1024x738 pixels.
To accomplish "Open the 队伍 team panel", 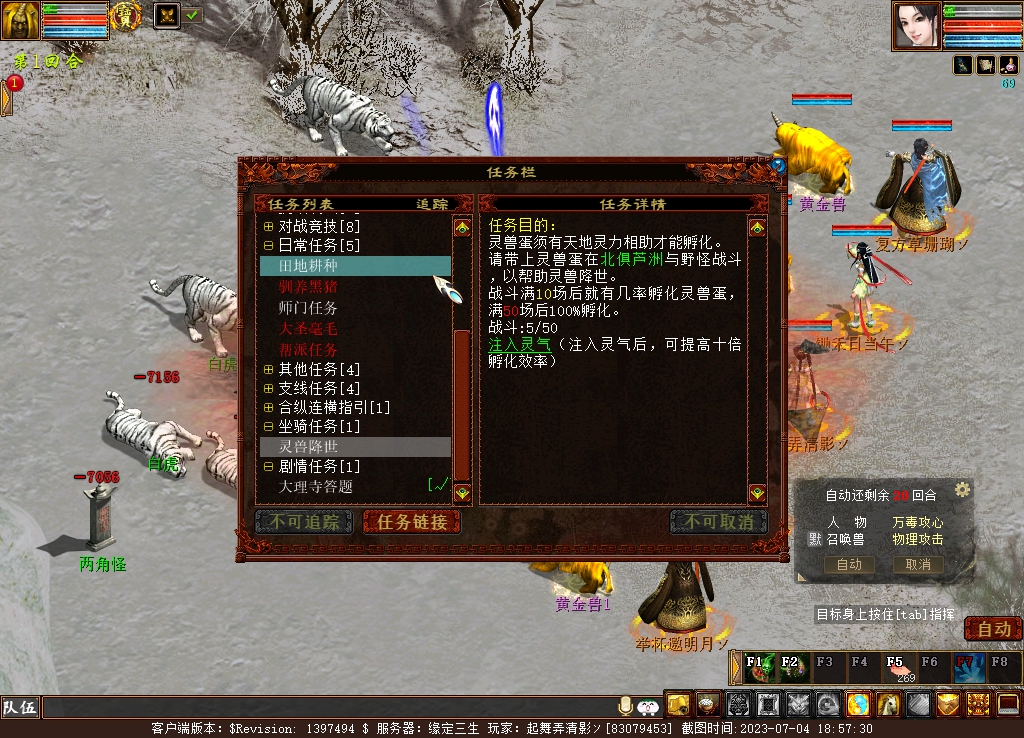I will click(x=20, y=708).
